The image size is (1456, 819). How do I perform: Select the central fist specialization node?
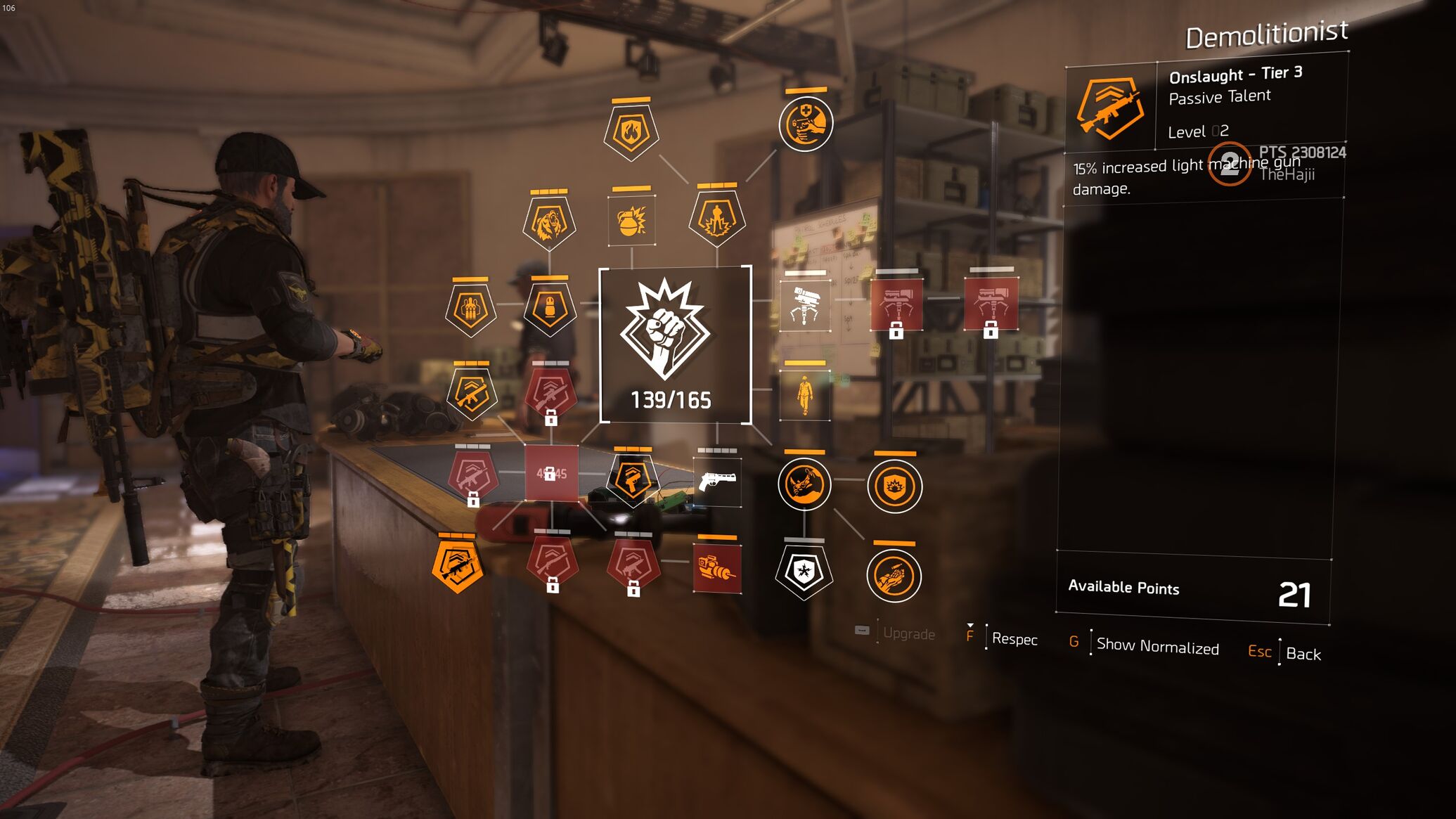[x=675, y=344]
